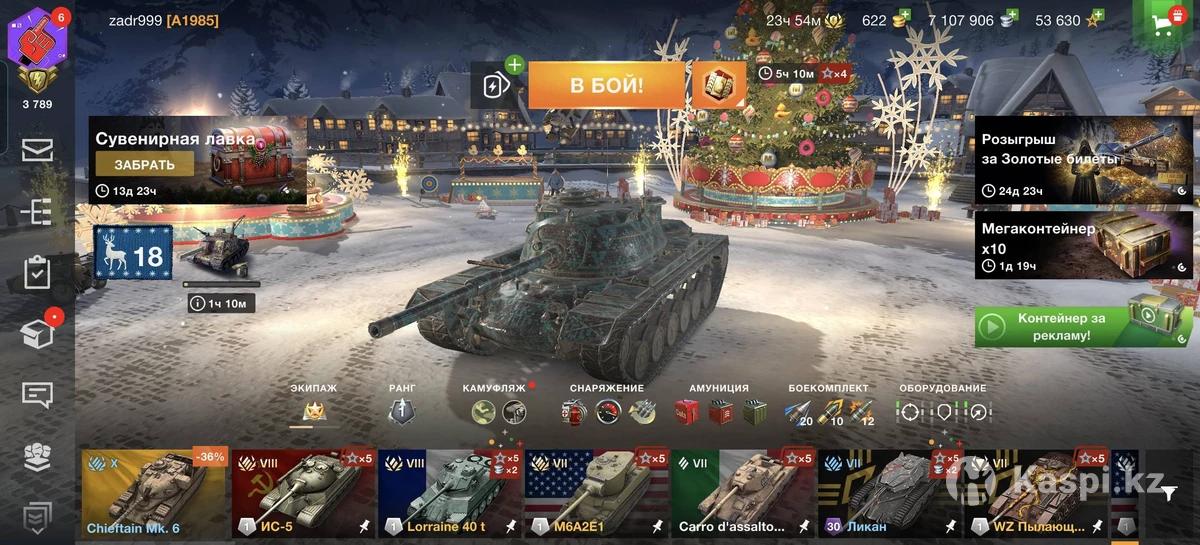Screen dimensions: 1200x545
Task: Open the missions clipboard icon
Action: [37, 273]
